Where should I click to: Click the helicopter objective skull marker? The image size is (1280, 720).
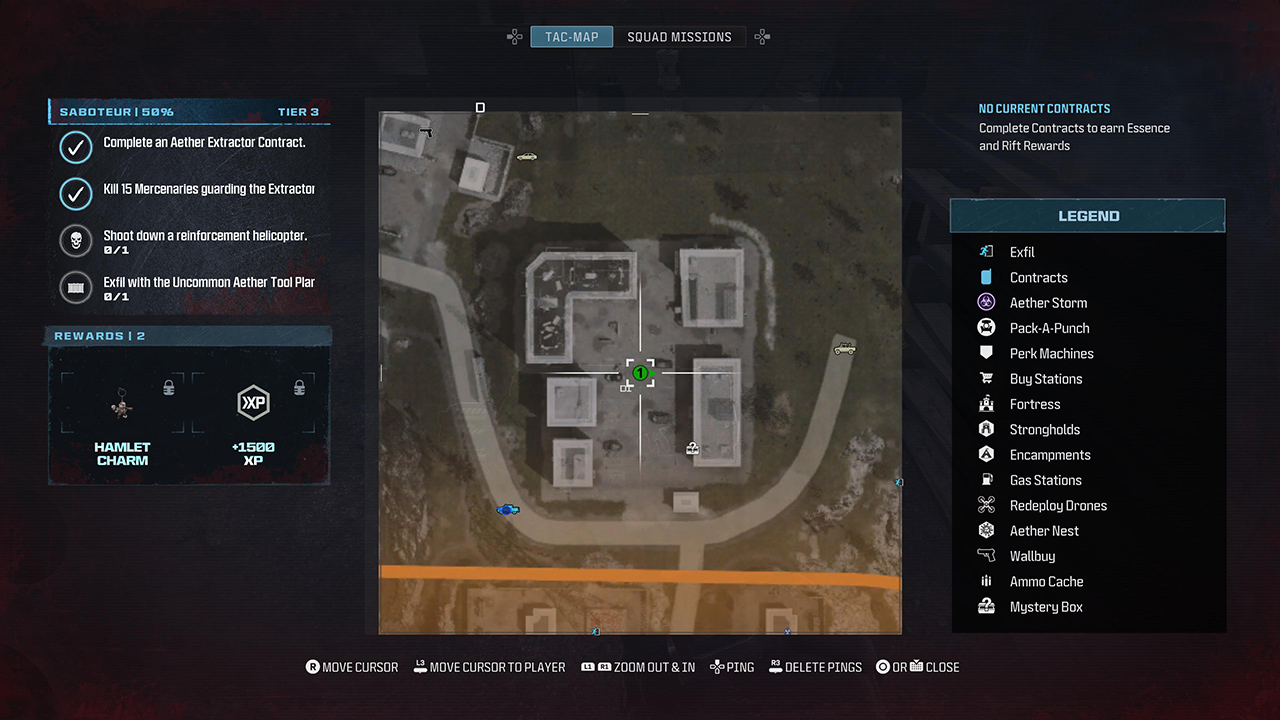pyautogui.click(x=76, y=241)
